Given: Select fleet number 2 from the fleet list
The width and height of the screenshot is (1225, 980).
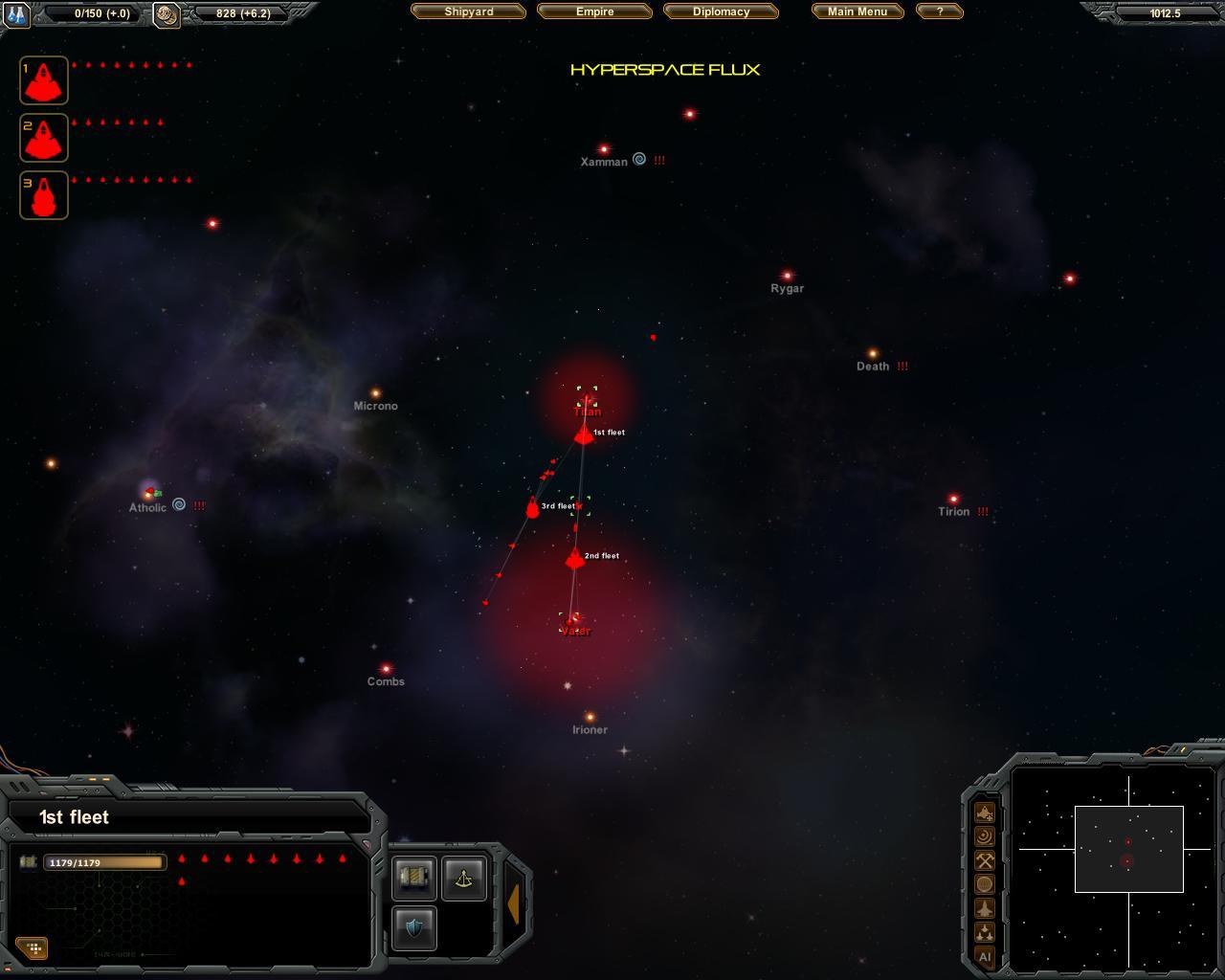Looking at the screenshot, I should tap(44, 138).
